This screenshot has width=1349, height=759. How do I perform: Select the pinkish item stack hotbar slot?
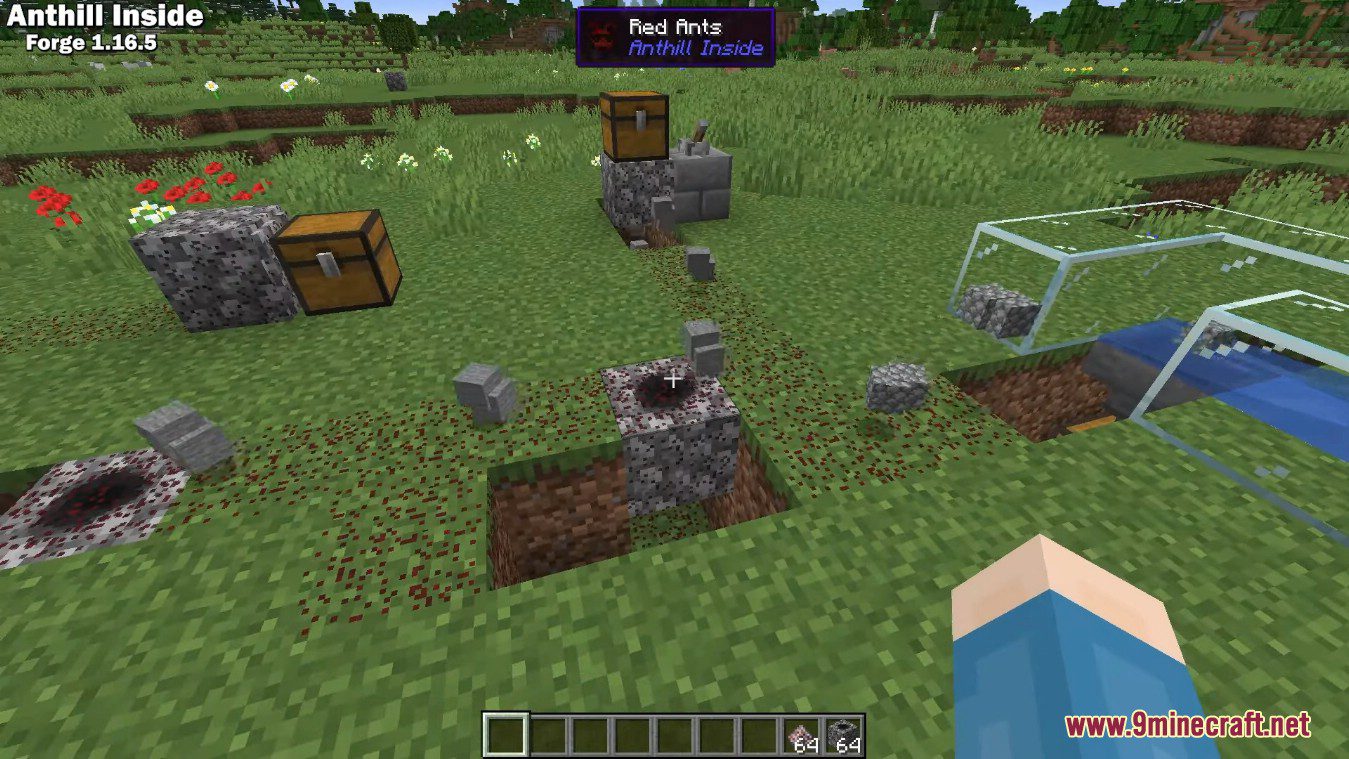[x=801, y=735]
